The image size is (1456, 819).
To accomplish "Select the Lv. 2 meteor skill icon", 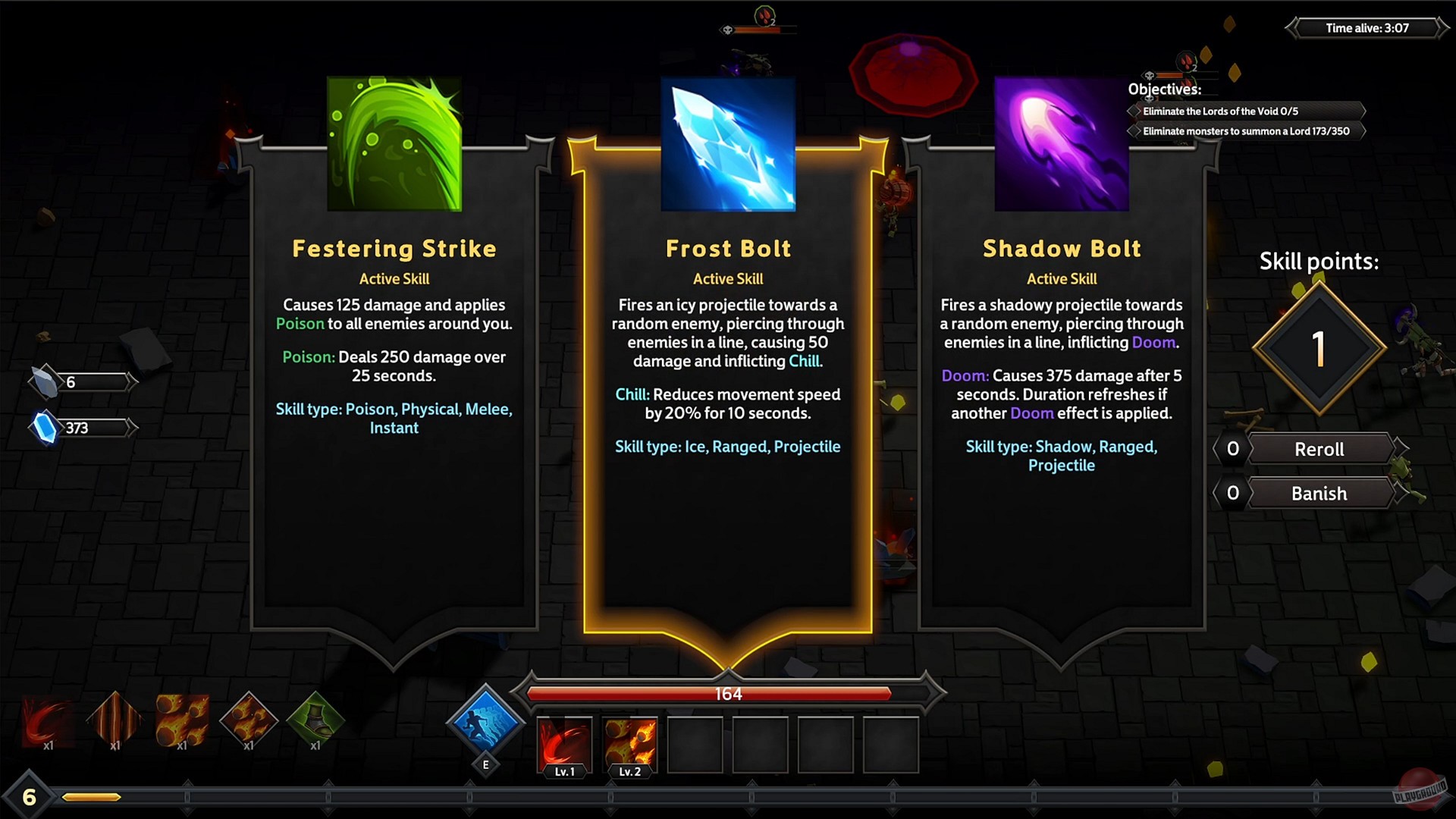I will pyautogui.click(x=630, y=745).
